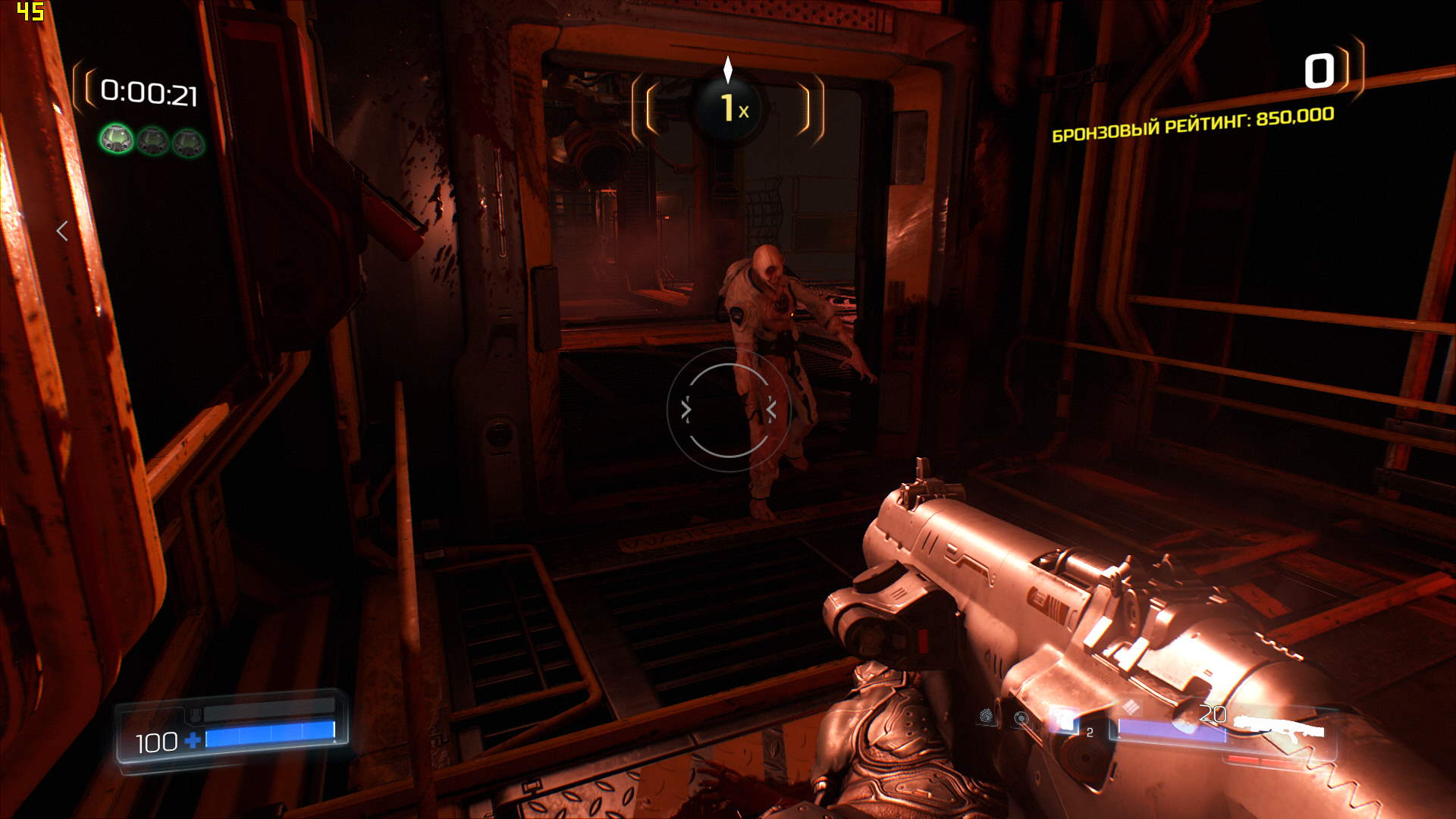This screenshot has height=819, width=1456.
Task: Click the 1x score multiplier medallion
Action: [729, 108]
